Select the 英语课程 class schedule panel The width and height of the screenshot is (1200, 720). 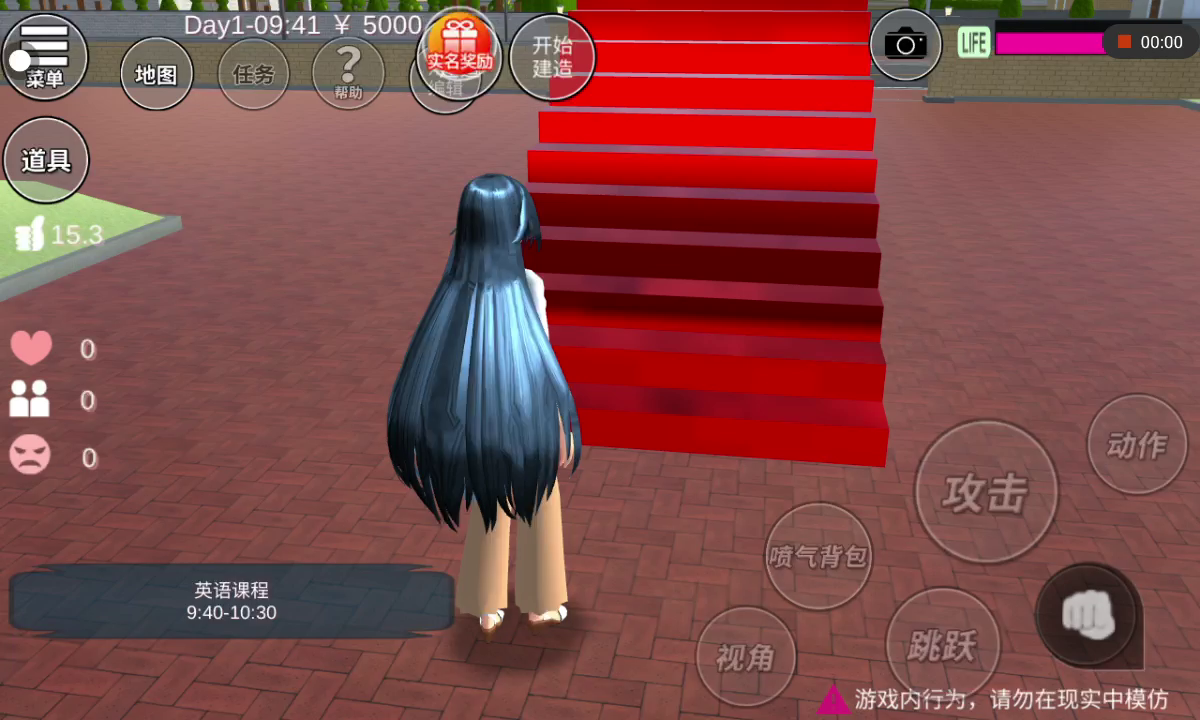[x=231, y=601]
